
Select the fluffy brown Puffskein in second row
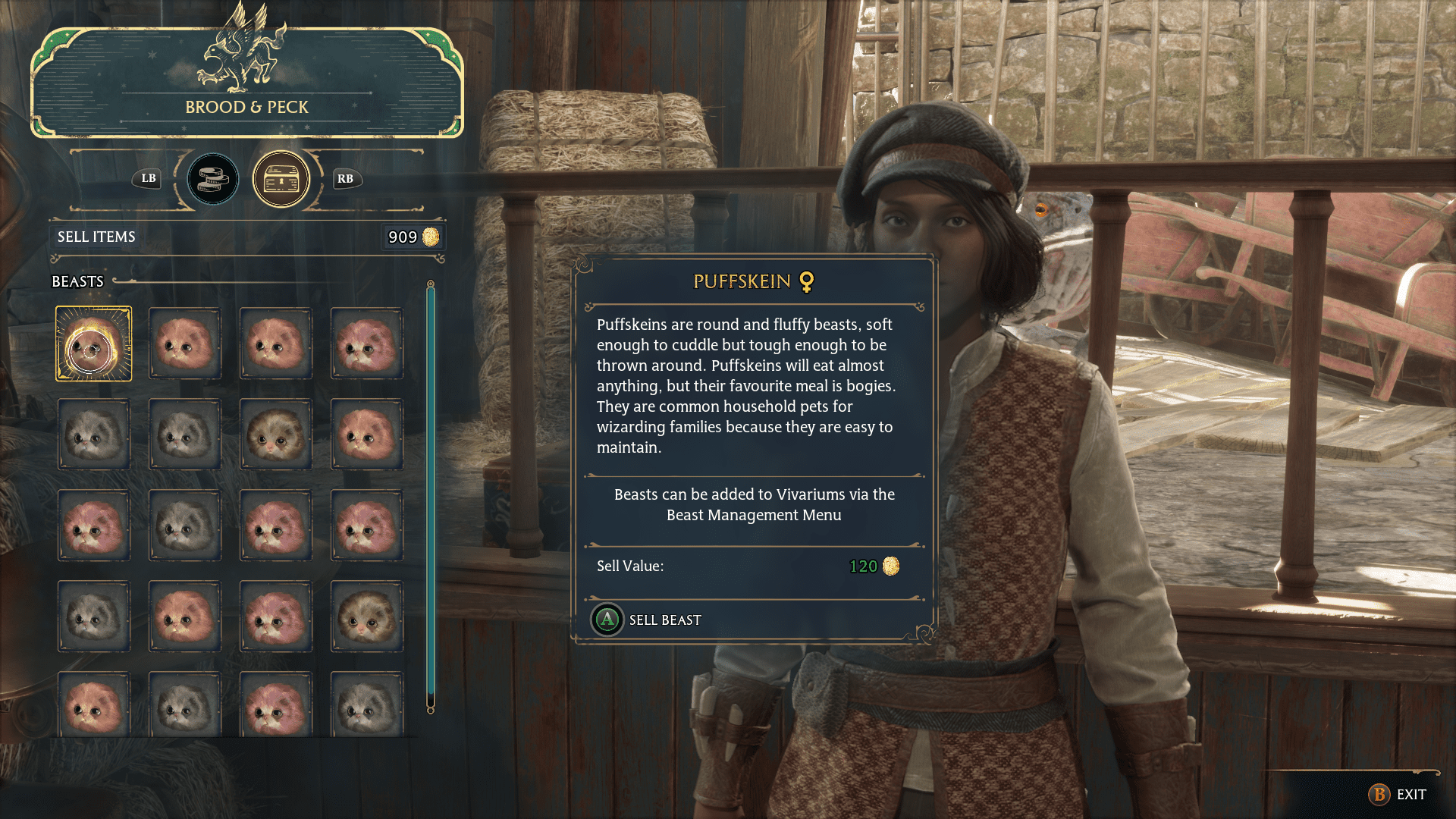coord(275,434)
